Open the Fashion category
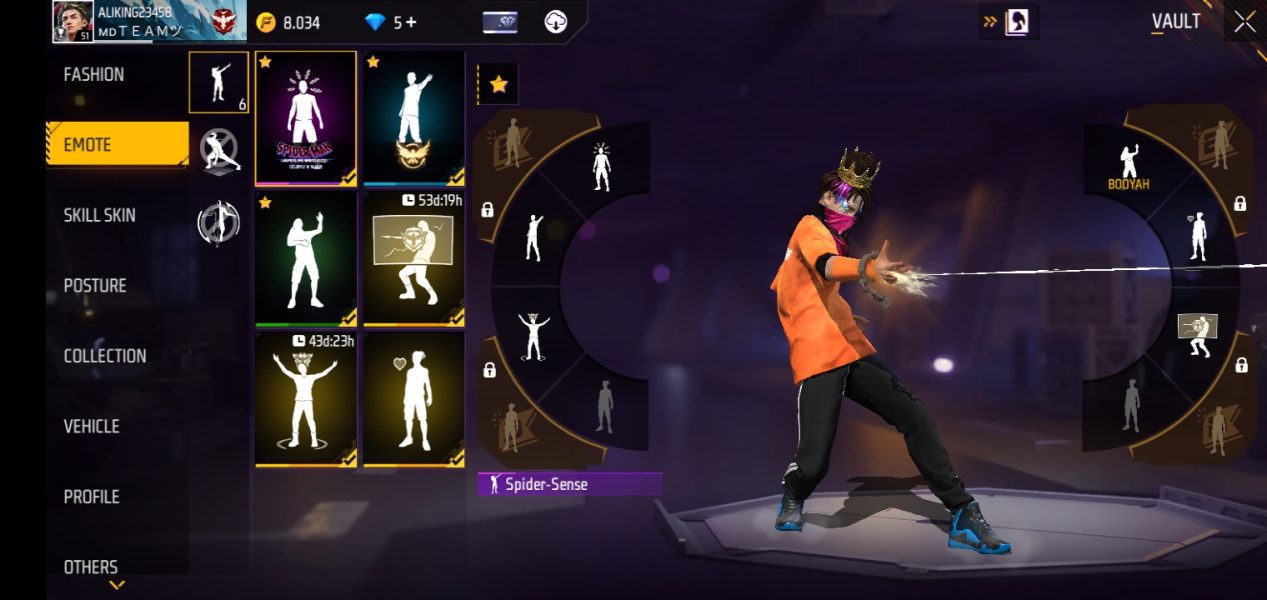 click(x=95, y=75)
